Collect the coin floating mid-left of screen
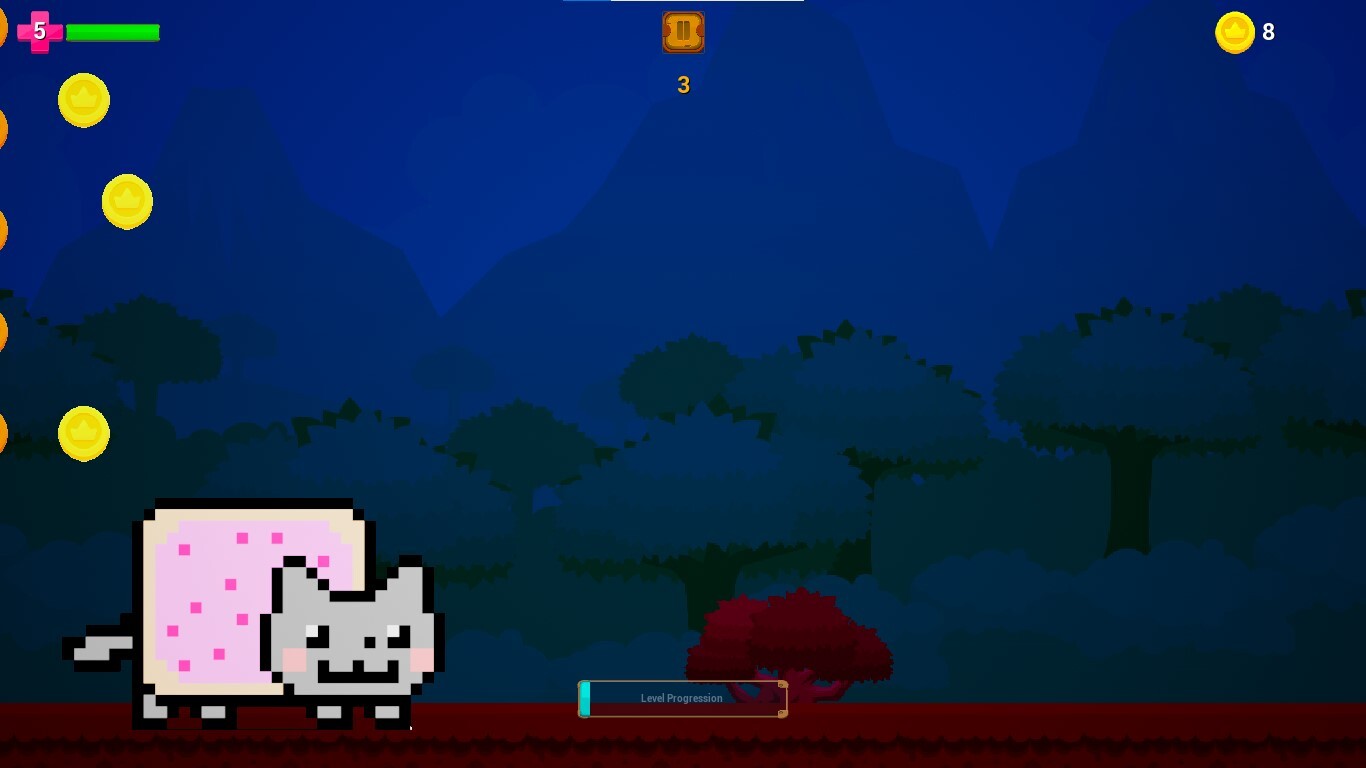 (127, 201)
